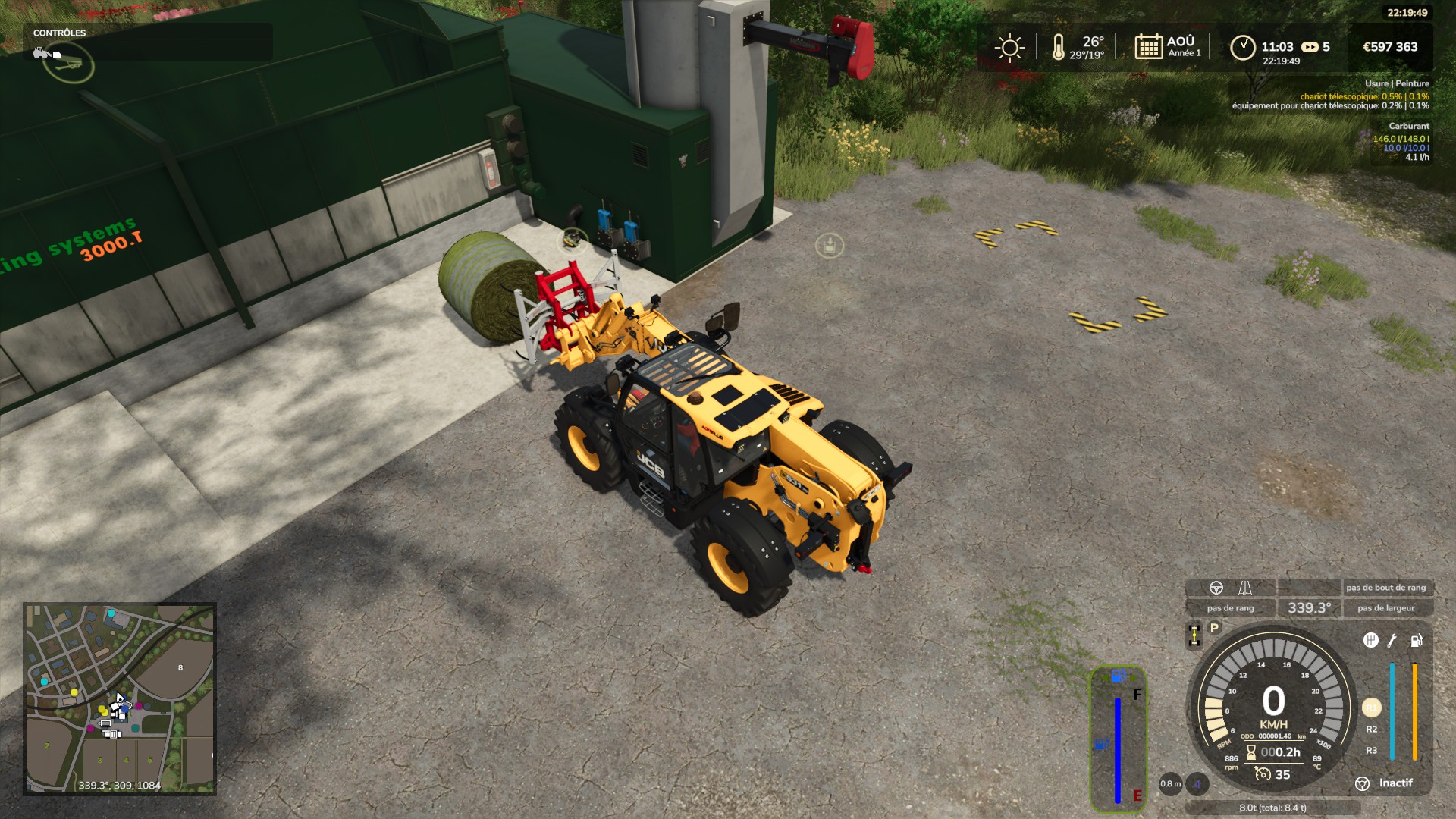Image resolution: width=1456 pixels, height=819 pixels.
Task: Toggle the parking brake P indicator
Action: 1214,628
